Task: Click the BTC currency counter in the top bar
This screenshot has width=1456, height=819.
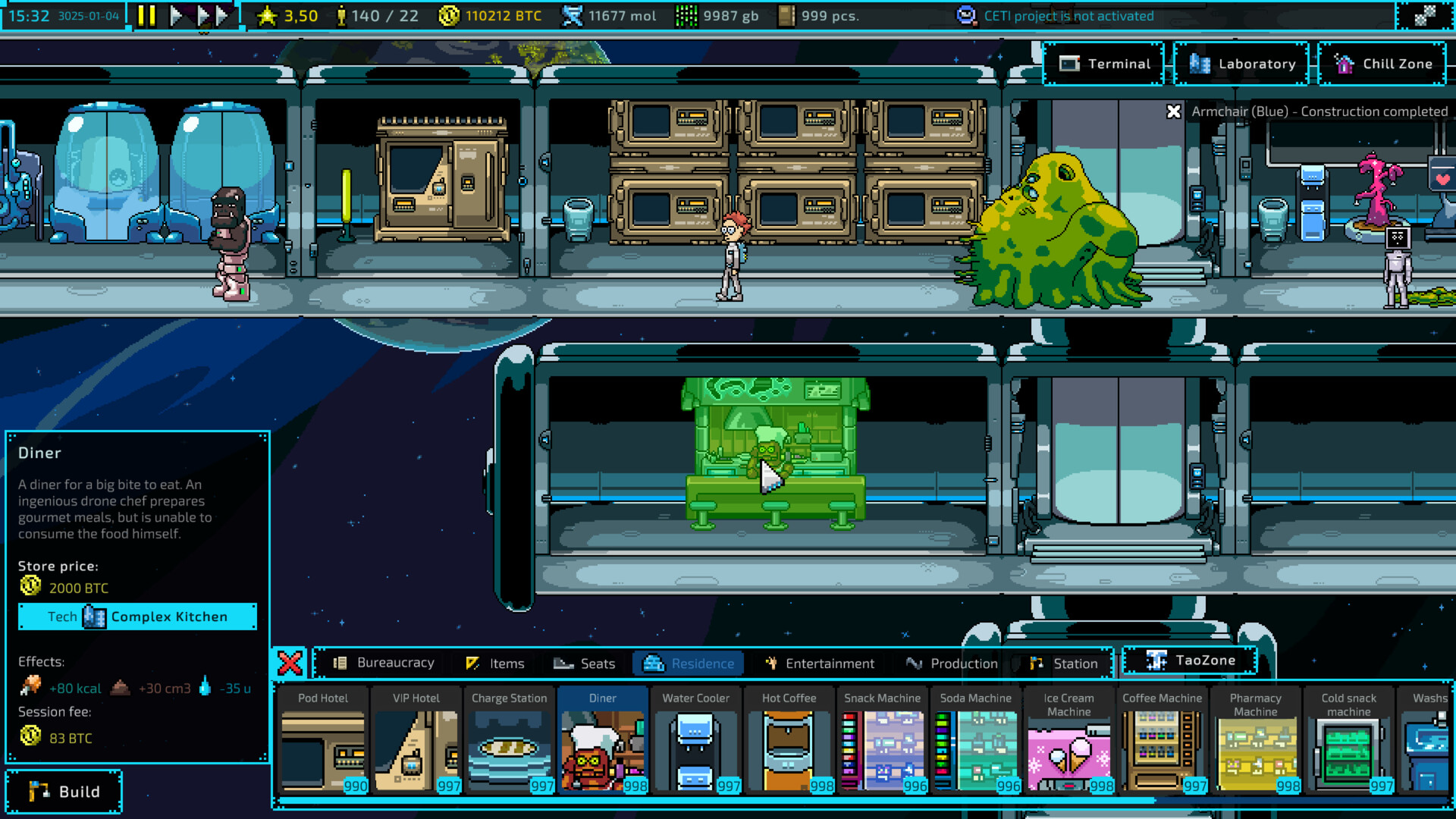Action: [x=489, y=15]
